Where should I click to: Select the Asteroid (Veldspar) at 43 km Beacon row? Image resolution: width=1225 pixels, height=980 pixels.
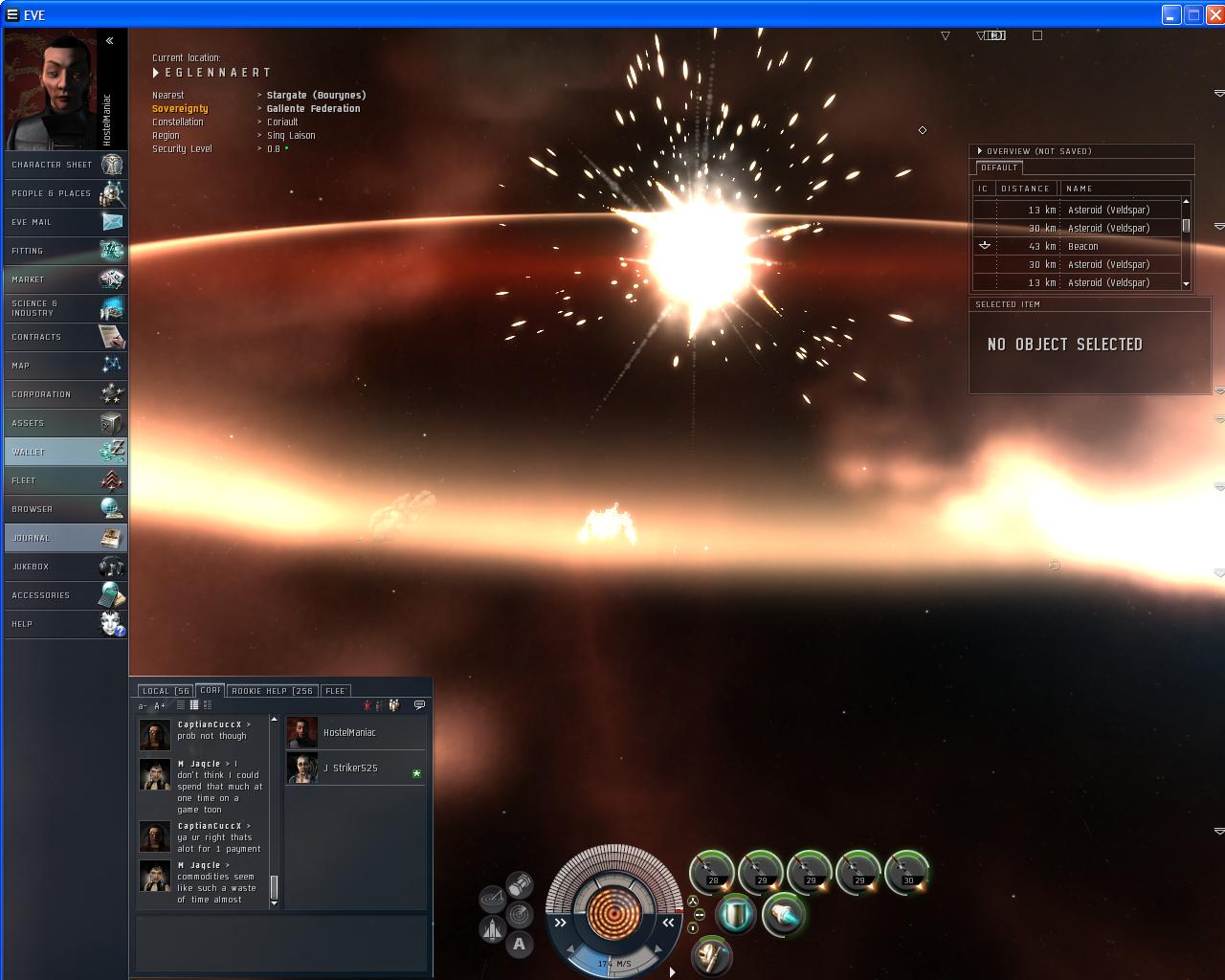point(1081,246)
